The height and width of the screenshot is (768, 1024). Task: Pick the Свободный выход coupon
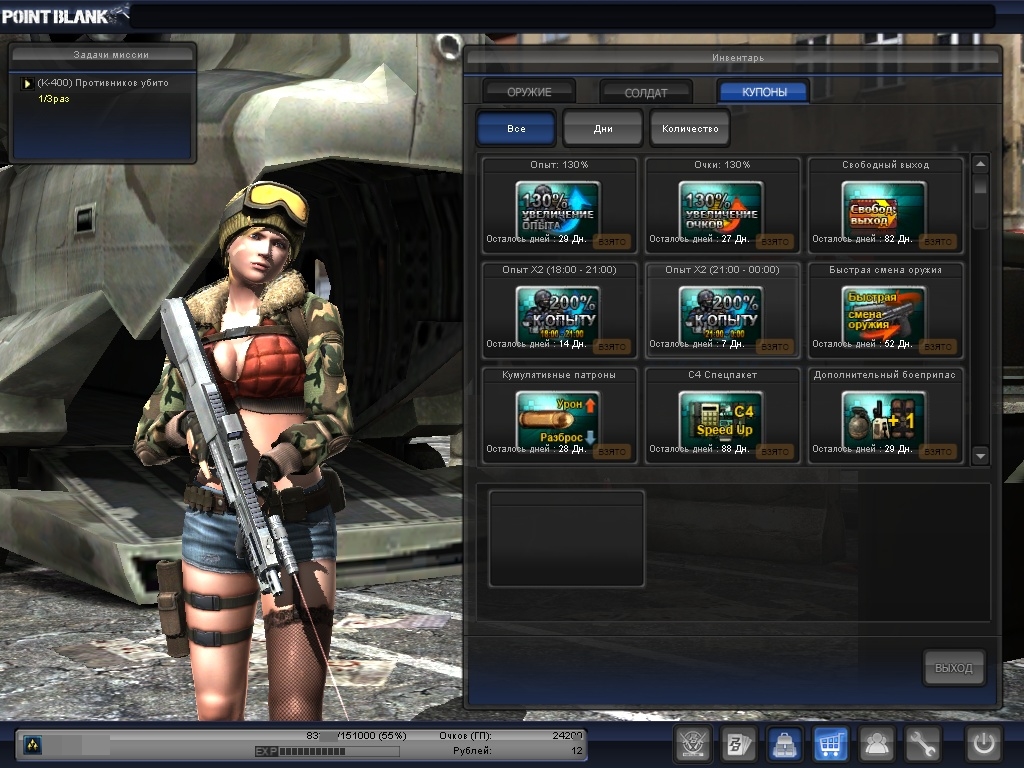pyautogui.click(x=884, y=207)
